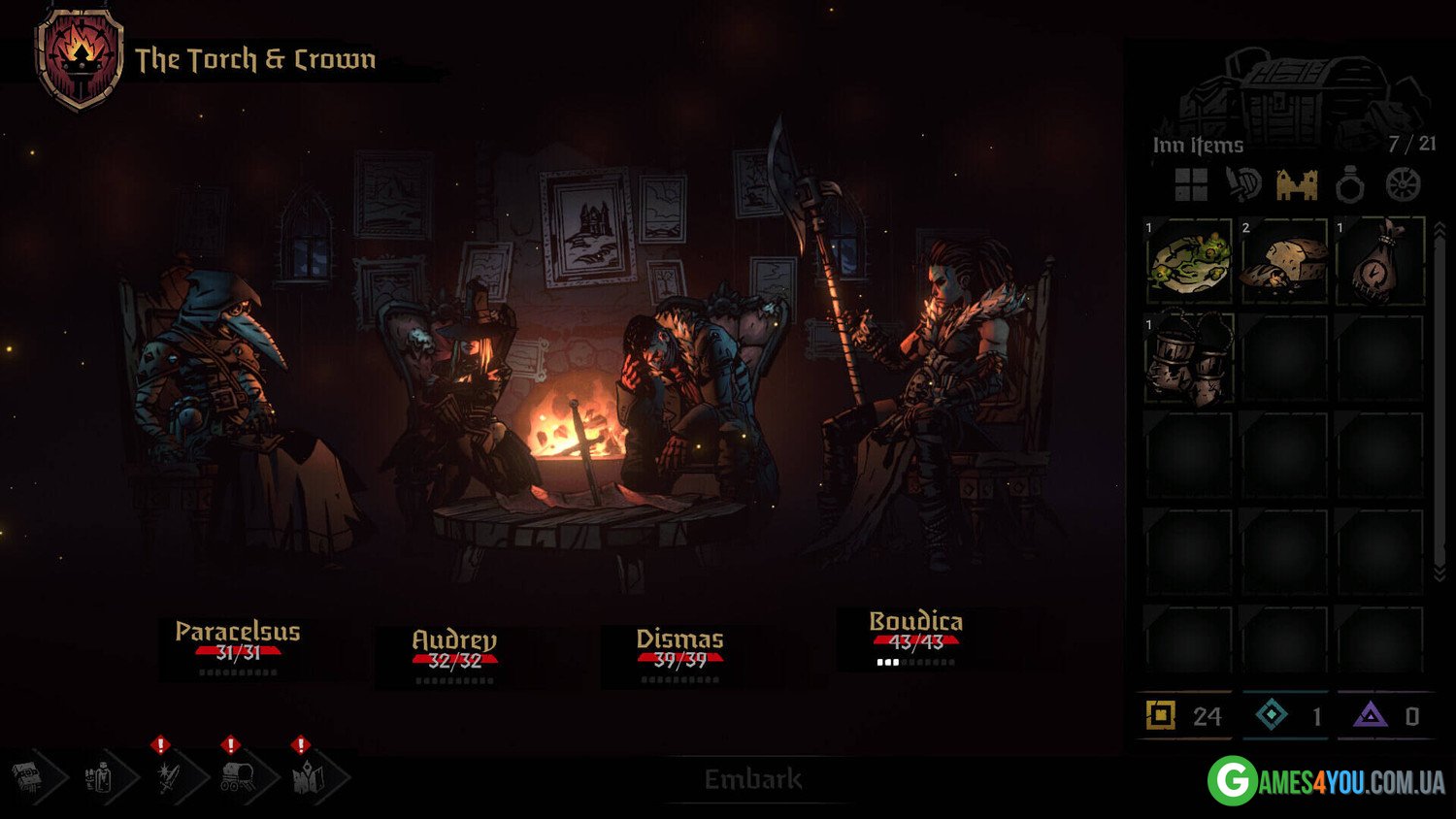Show the wagon wheel stagecoach items tab

point(1403,184)
